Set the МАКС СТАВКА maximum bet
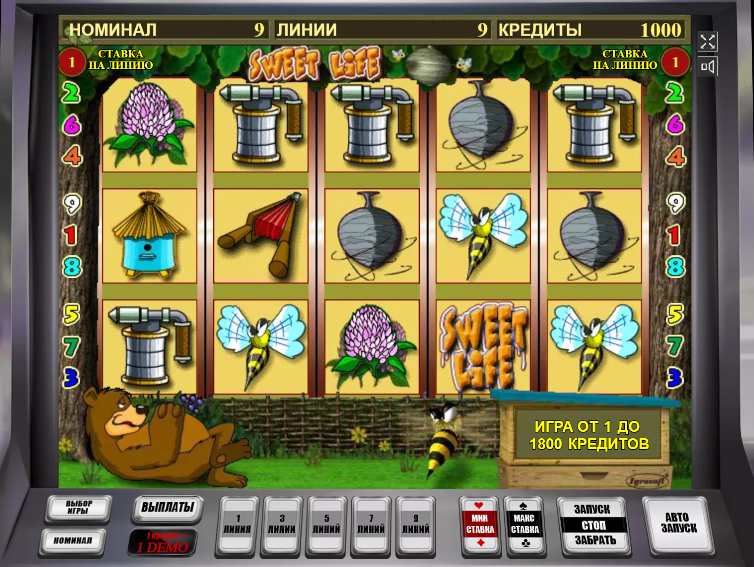Image resolution: width=754 pixels, height=567 pixels. pos(525,525)
